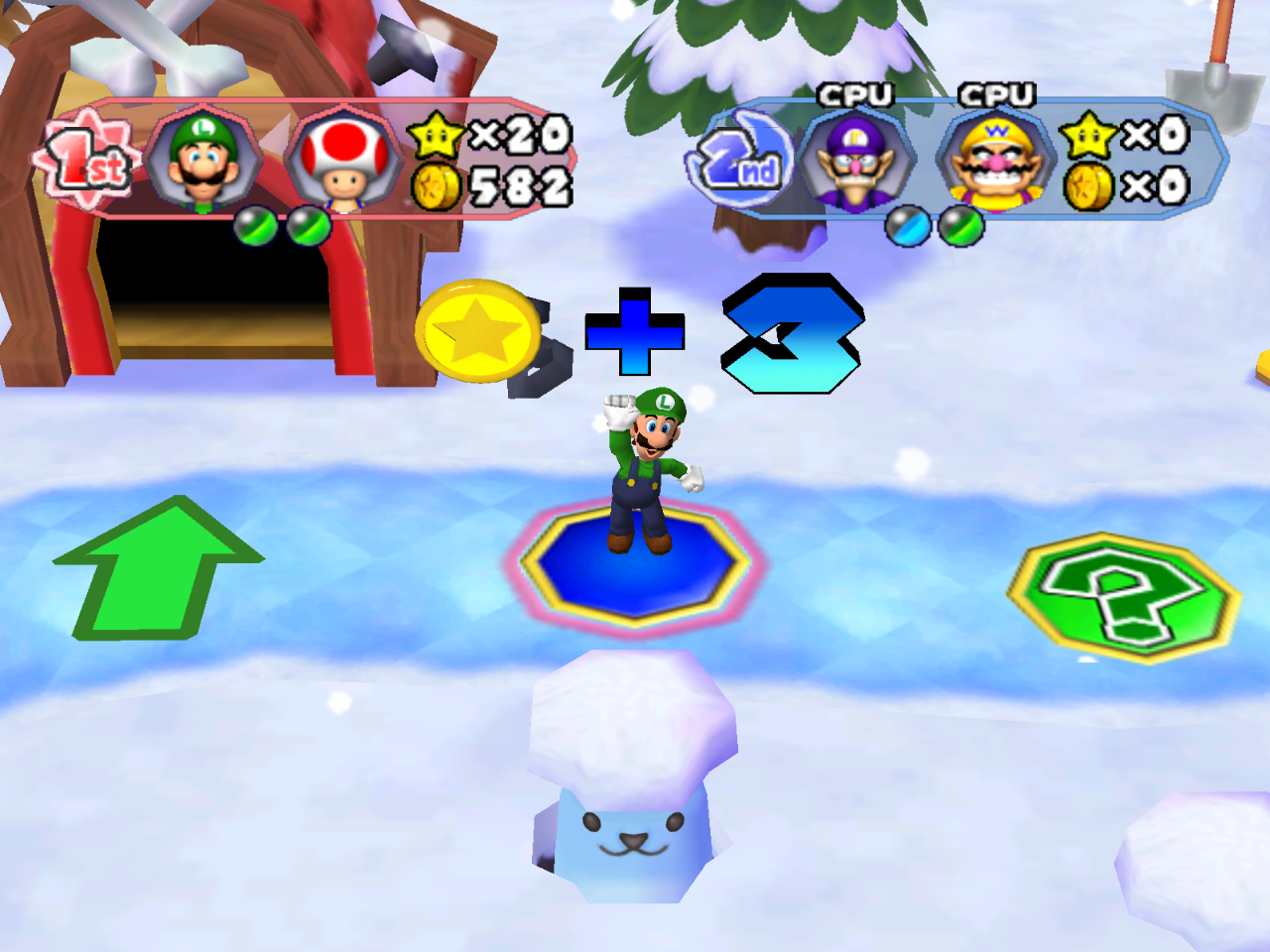1270x952 pixels.
Task: Toggle Wario's green capsule orb
Action: point(960,226)
